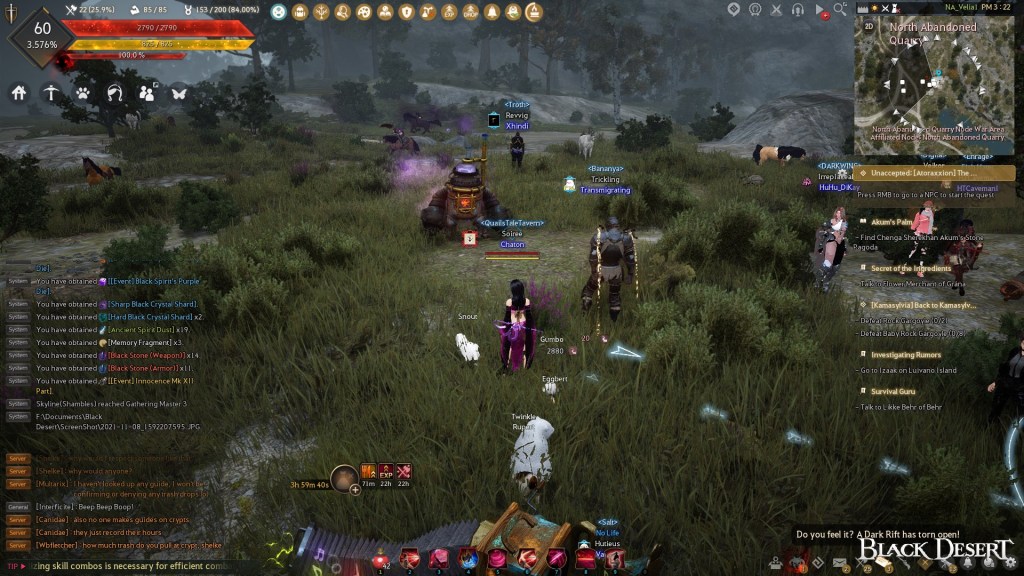Click the North Abandoned Quarry minimap
Screen dimensions: 1024x576
(935, 85)
